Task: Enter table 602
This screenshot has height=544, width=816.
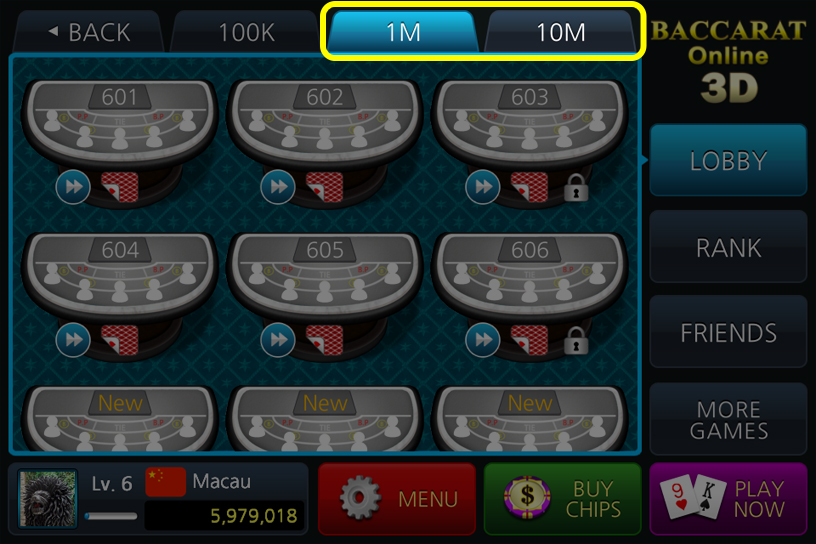Action: click(325, 122)
